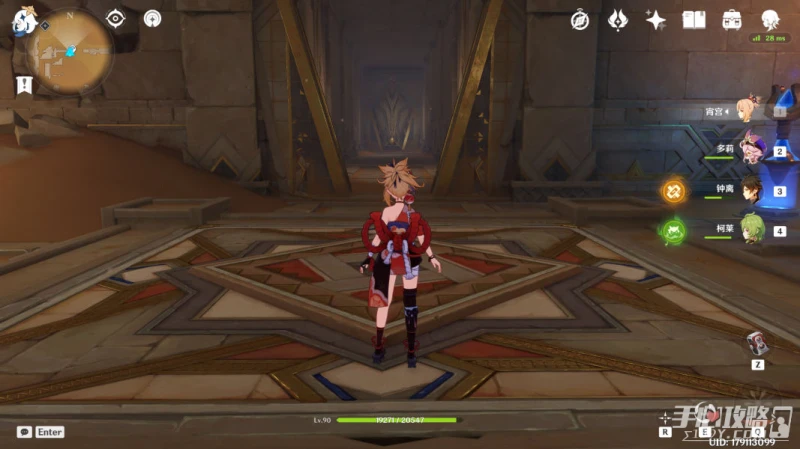800x449 pixels.
Task: Select party member 宵宫
Action: (748, 112)
